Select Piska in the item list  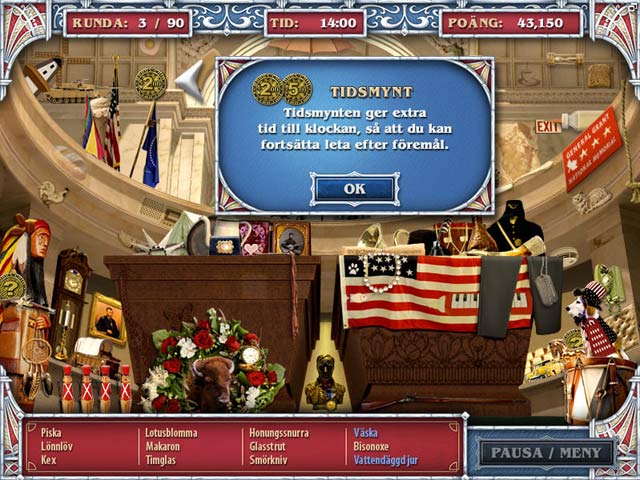click(x=51, y=433)
